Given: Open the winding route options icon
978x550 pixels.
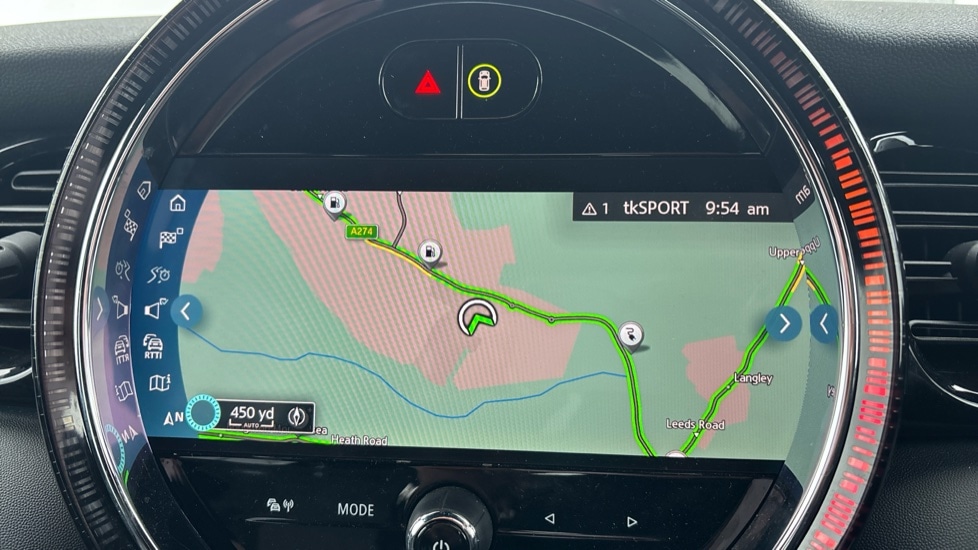Looking at the screenshot, I should [162, 274].
